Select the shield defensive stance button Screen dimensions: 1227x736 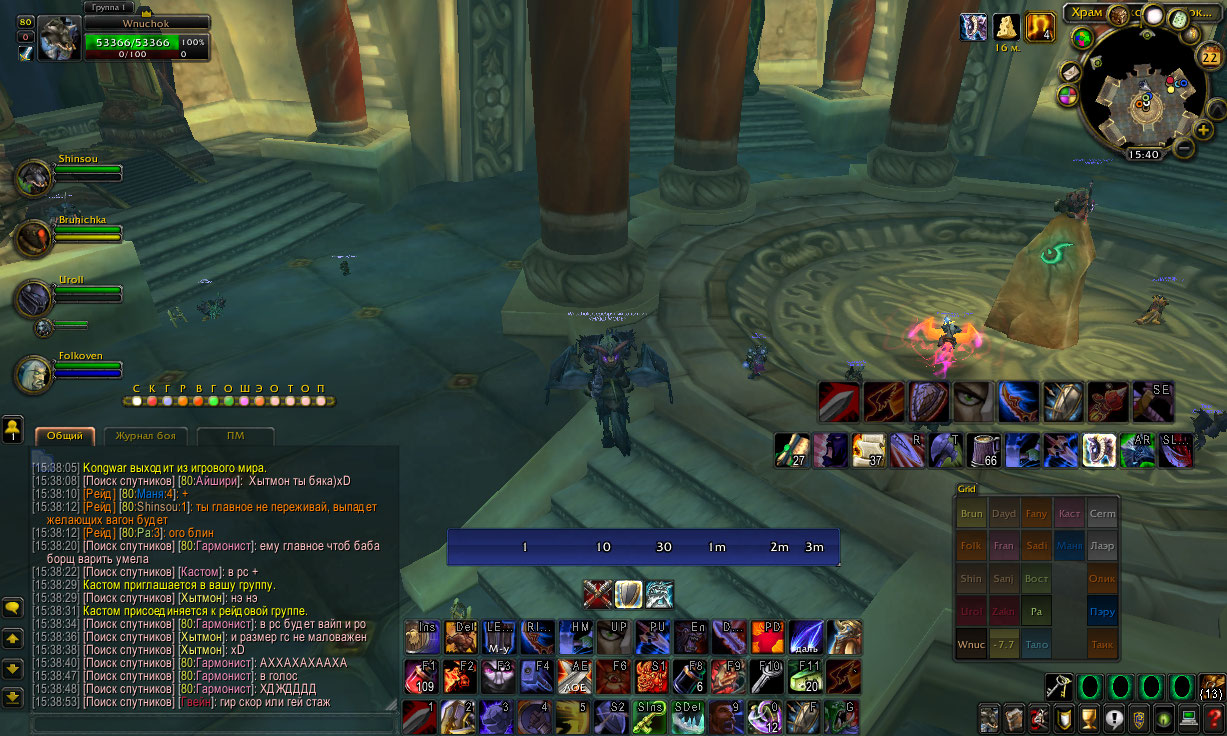(x=628, y=594)
